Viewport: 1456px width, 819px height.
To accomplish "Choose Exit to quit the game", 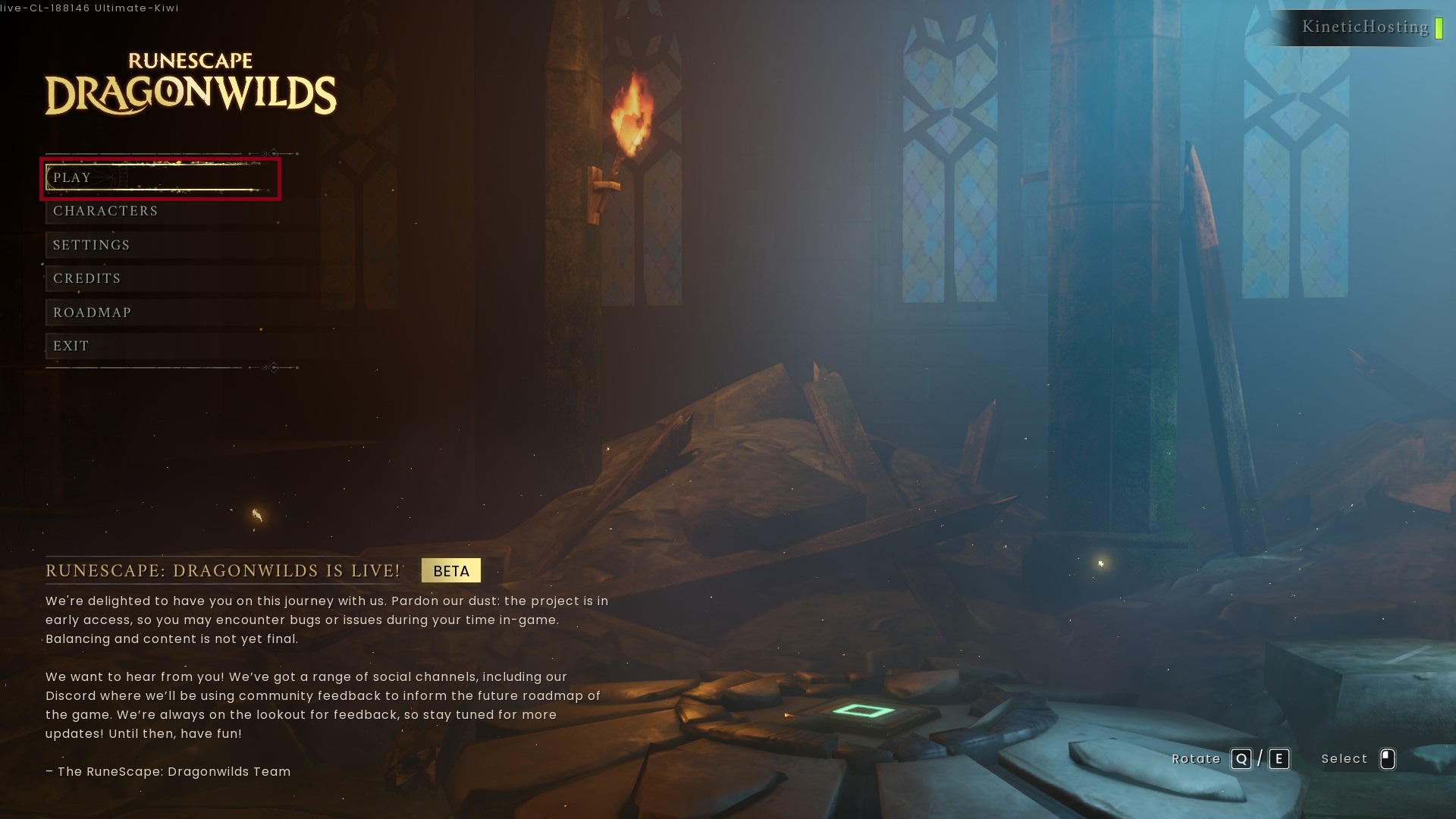I will [x=71, y=347].
